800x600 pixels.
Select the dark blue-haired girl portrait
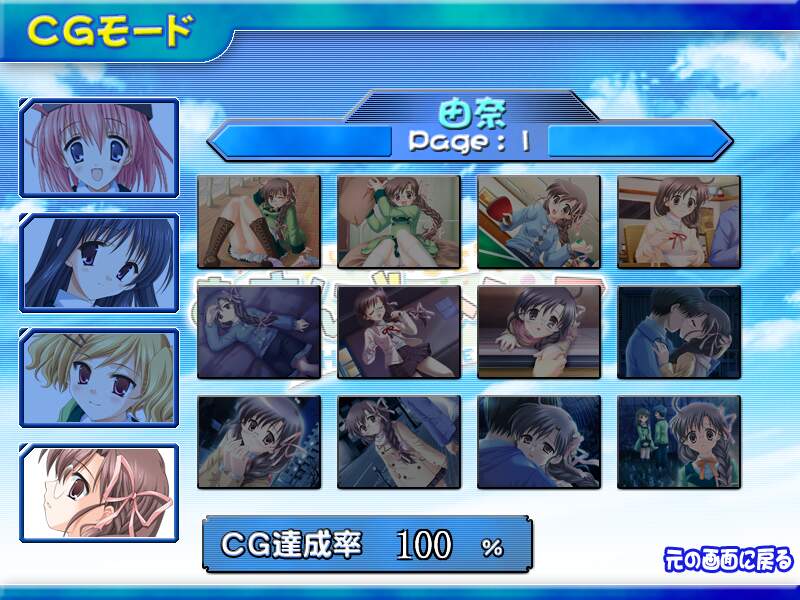99,264
